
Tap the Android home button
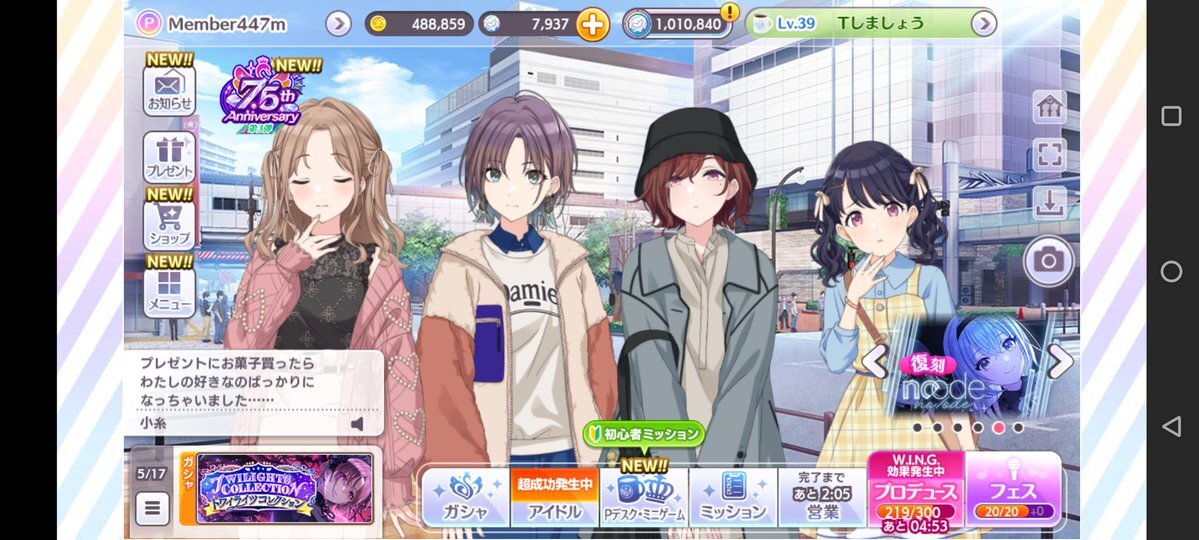tap(1171, 271)
